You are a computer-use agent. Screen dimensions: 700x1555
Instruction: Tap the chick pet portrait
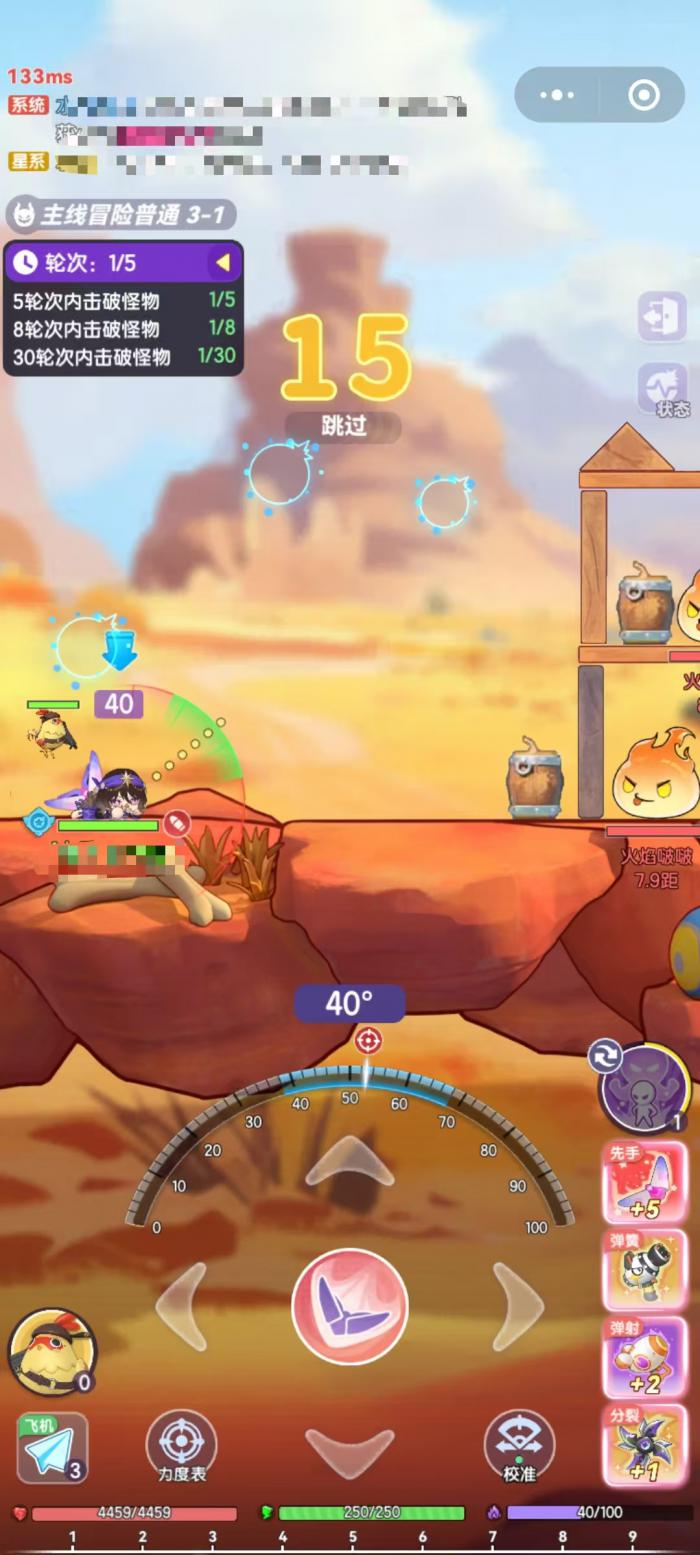coord(52,1352)
